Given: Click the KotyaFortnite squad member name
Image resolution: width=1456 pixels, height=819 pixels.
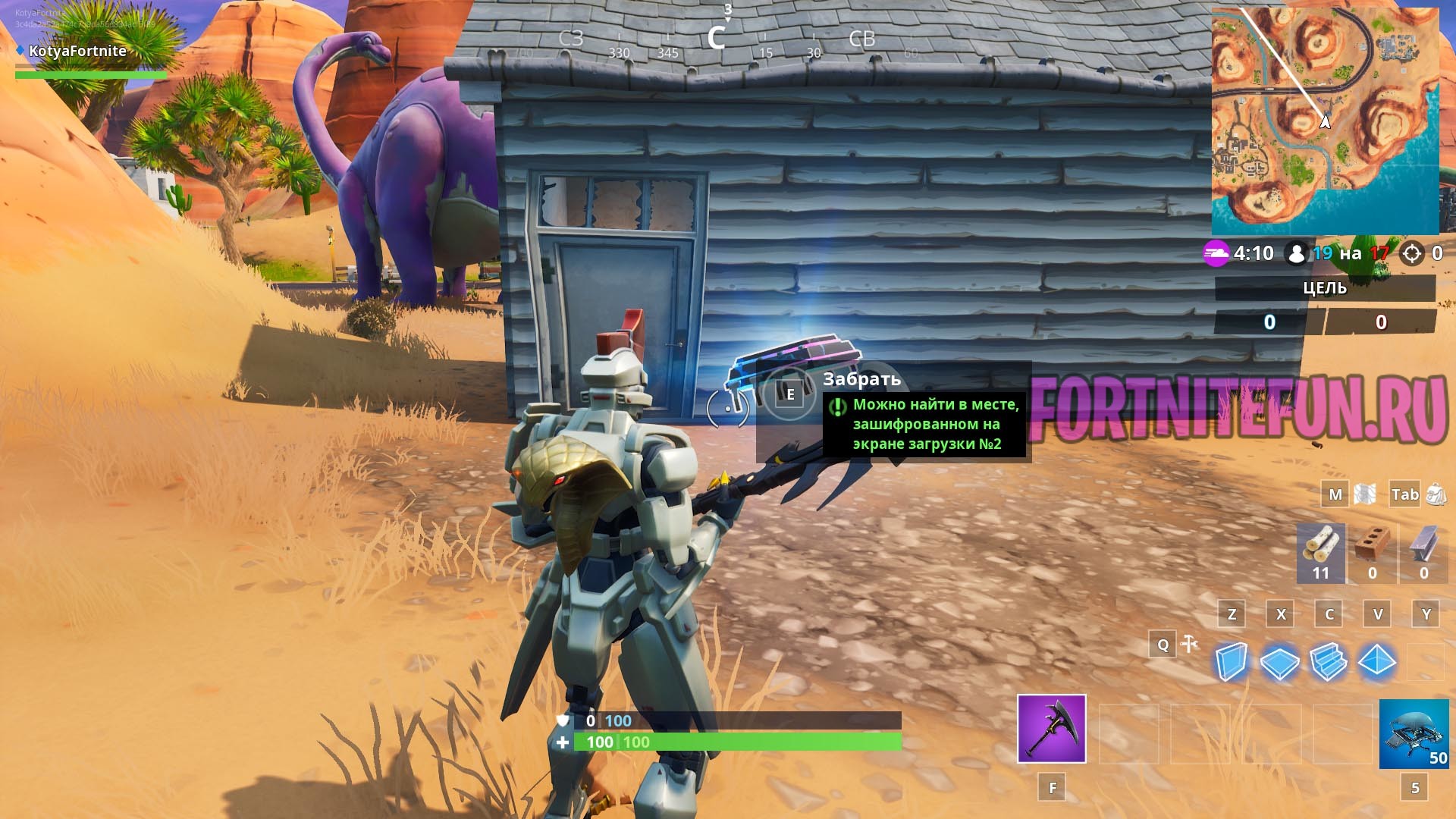Looking at the screenshot, I should (x=77, y=51).
